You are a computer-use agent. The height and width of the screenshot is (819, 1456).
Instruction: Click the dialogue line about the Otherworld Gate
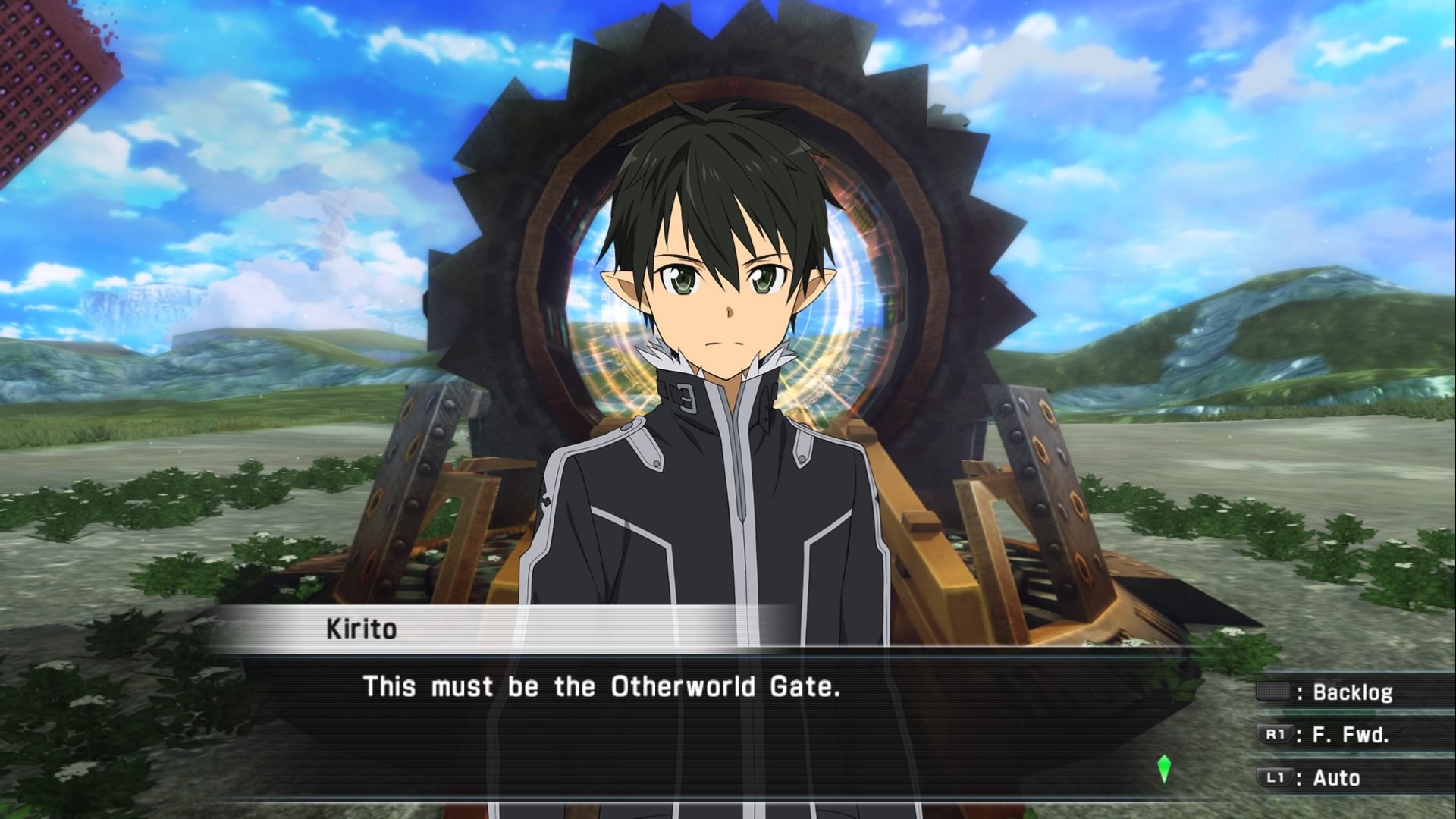602,687
